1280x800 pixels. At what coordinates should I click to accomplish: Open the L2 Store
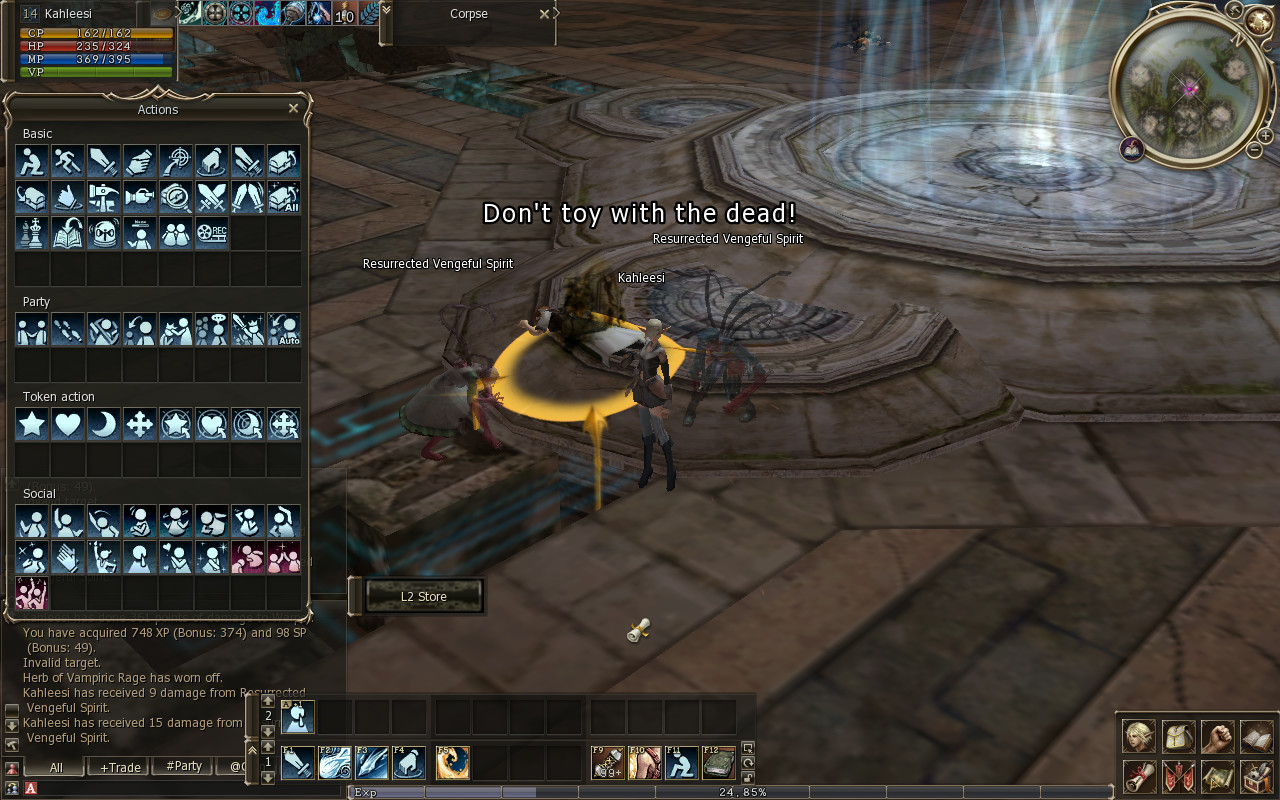pos(424,597)
